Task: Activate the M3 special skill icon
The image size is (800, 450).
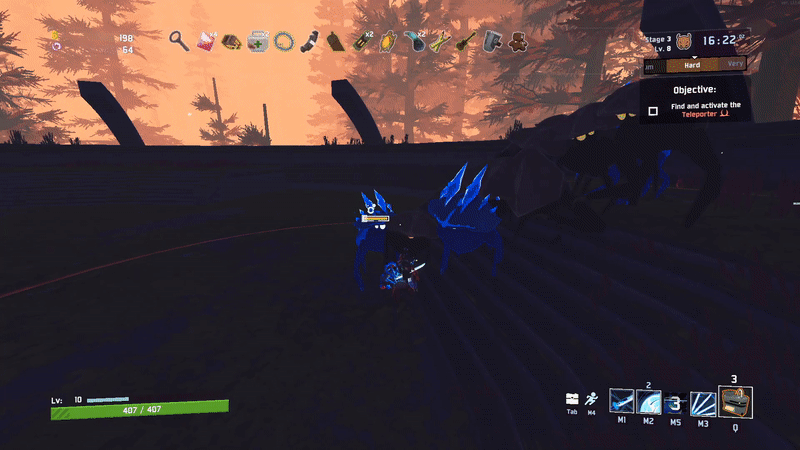Action: click(x=703, y=403)
